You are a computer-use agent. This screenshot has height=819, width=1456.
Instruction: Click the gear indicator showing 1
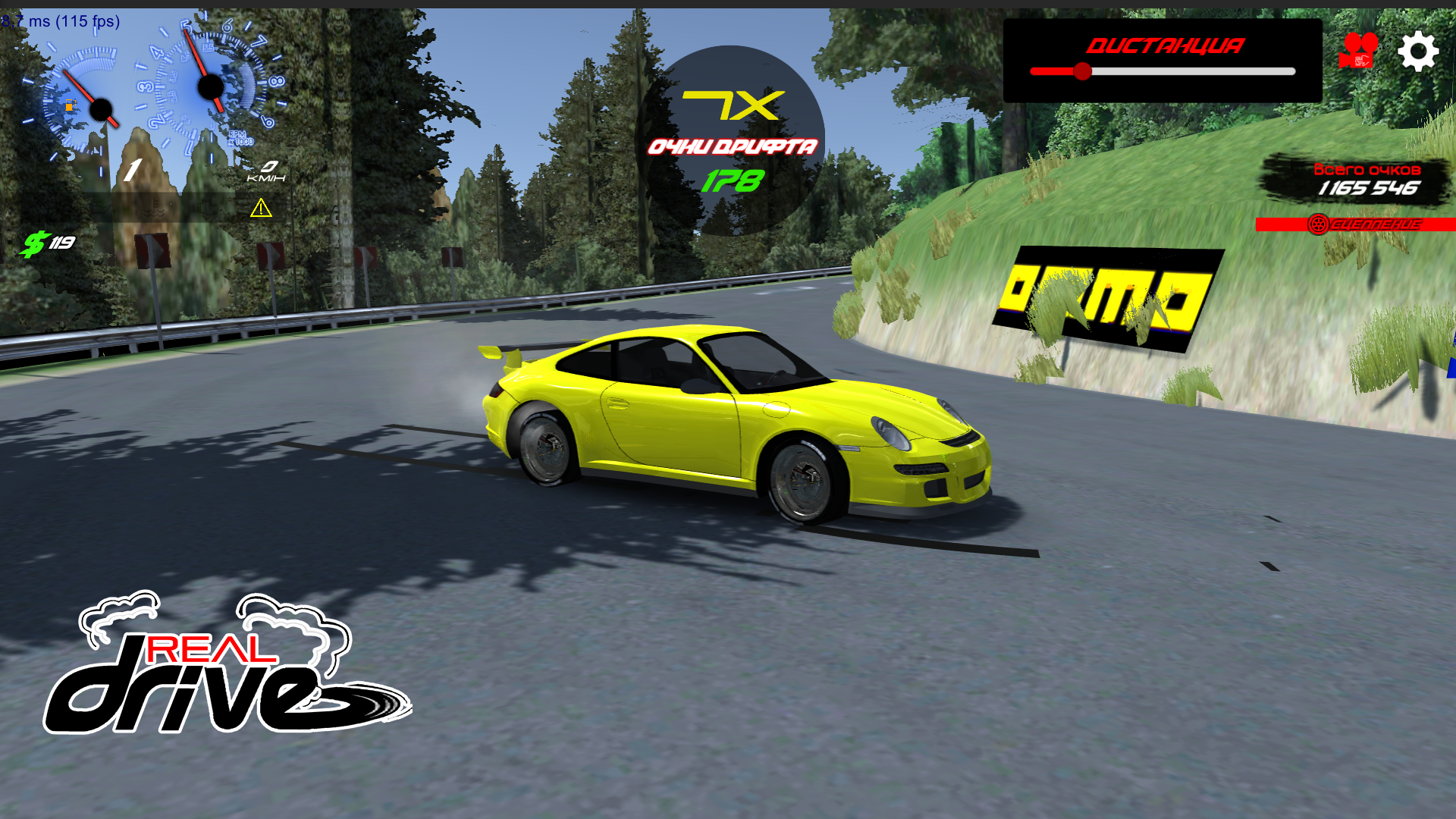pyautogui.click(x=133, y=170)
